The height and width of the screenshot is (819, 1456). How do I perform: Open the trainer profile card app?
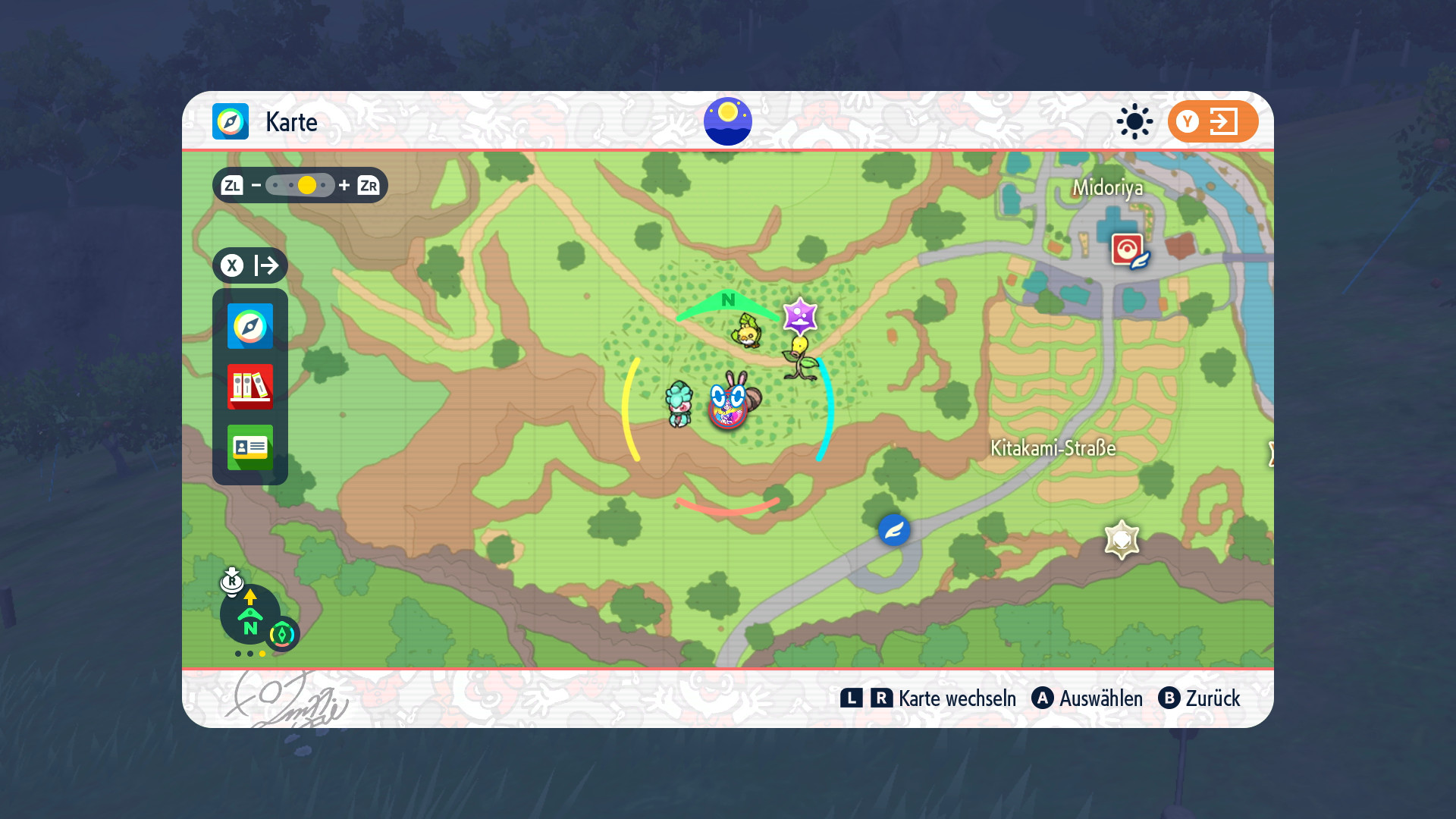pos(250,447)
